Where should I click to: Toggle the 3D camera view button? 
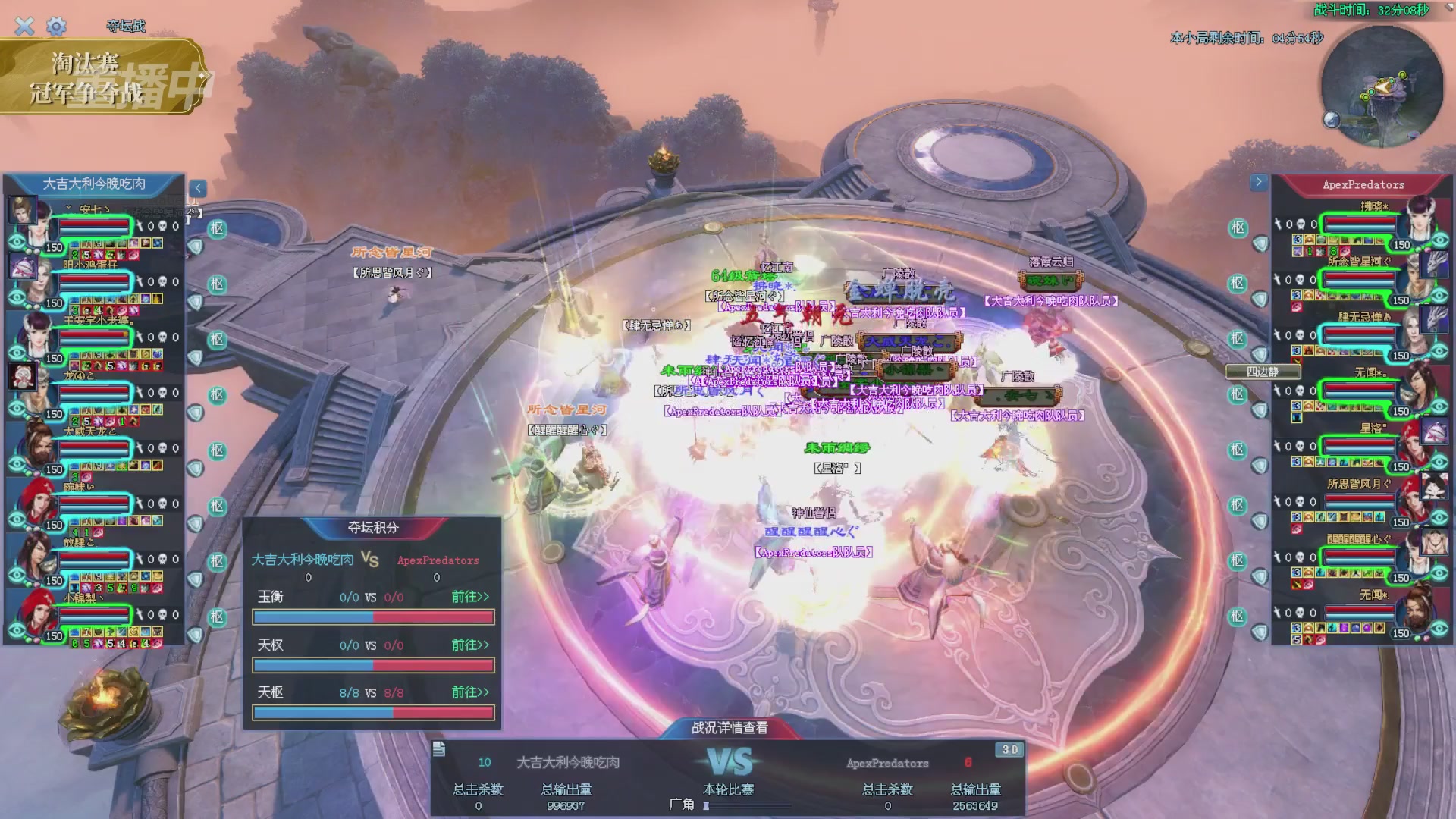click(1009, 749)
